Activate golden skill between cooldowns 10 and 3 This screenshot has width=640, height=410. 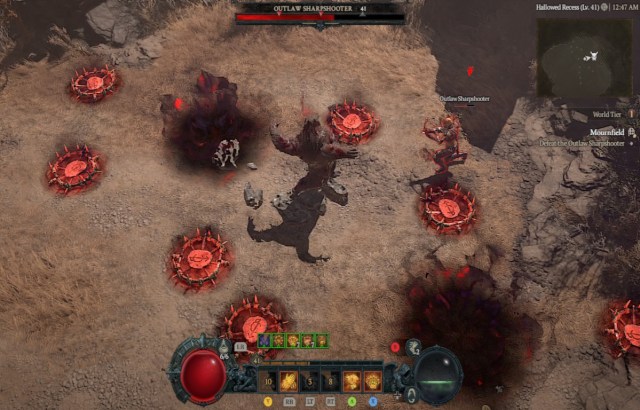(x=288, y=381)
